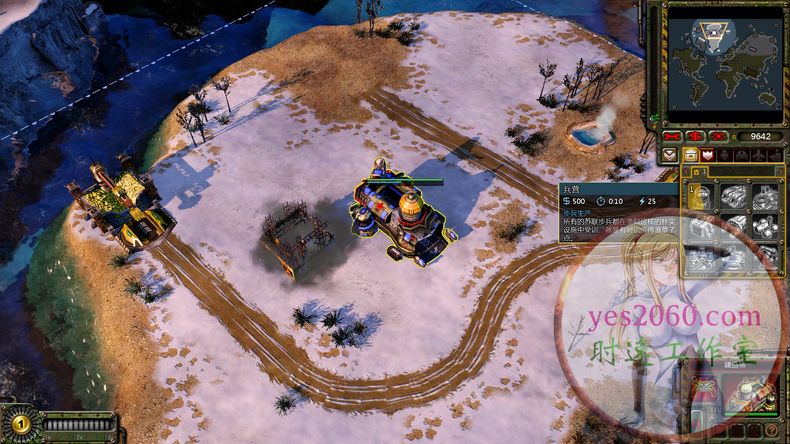Select the highlighted structures production tab
790x444 pixels.
pos(690,155)
